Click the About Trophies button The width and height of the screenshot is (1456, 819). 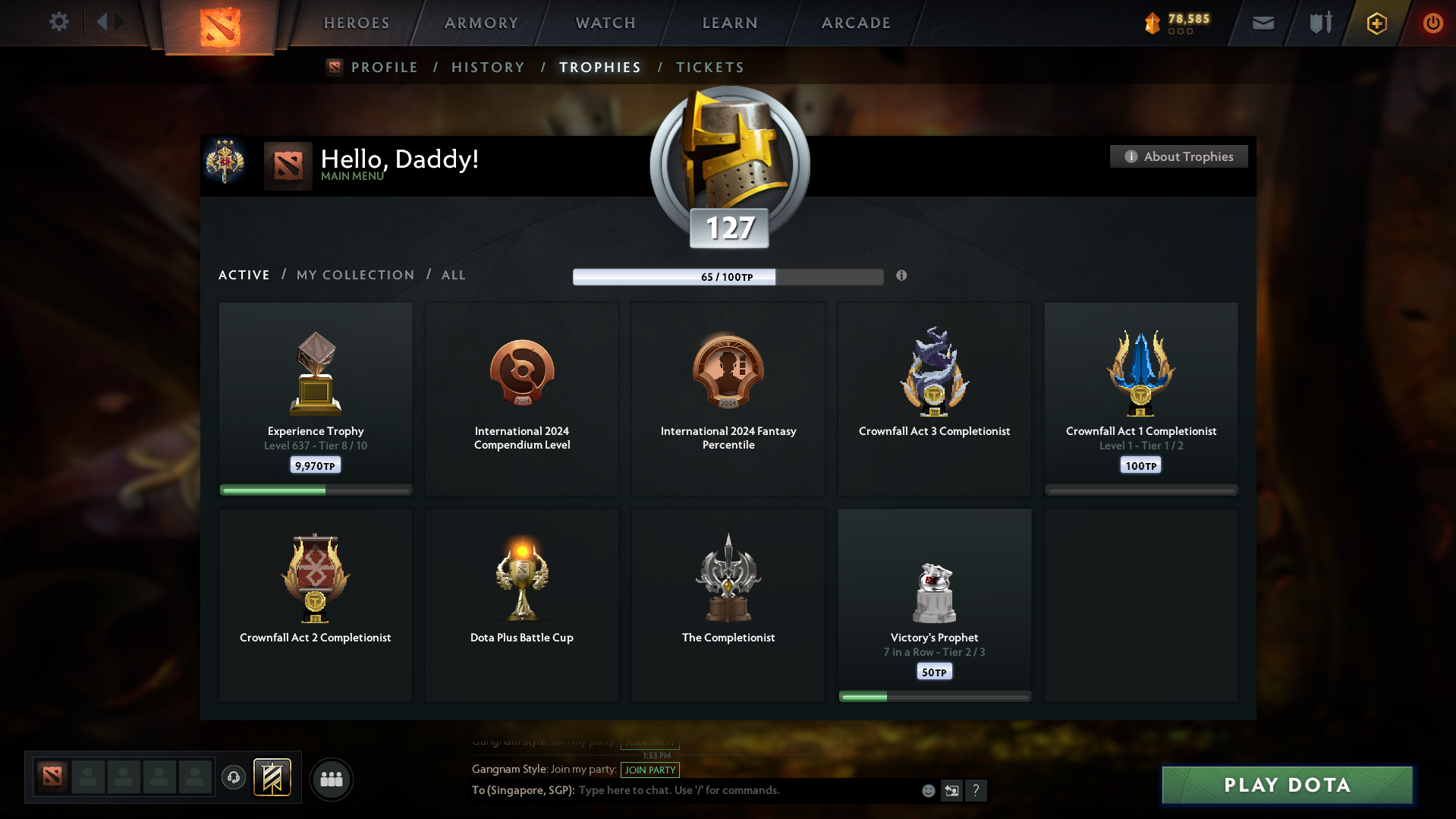coord(1178,156)
